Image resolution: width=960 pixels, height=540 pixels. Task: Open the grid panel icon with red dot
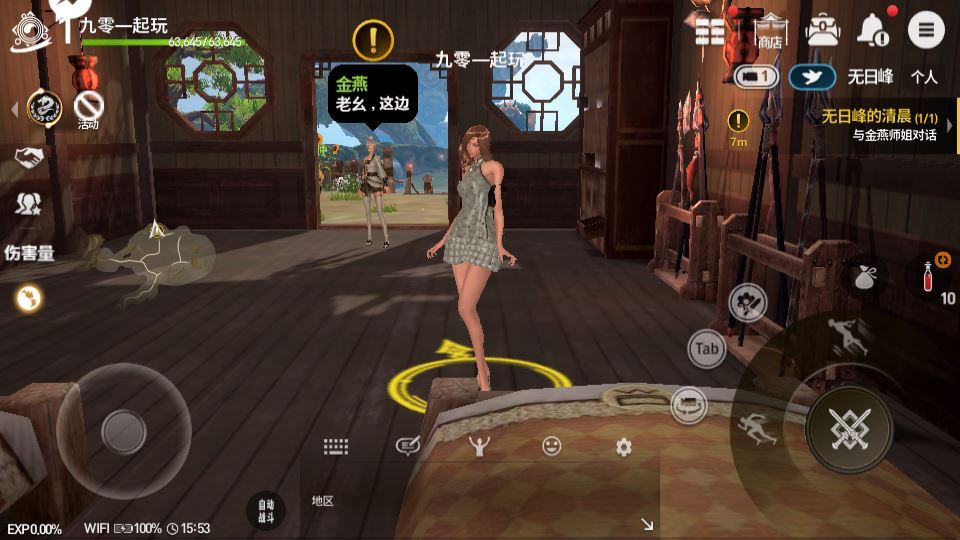click(x=710, y=30)
